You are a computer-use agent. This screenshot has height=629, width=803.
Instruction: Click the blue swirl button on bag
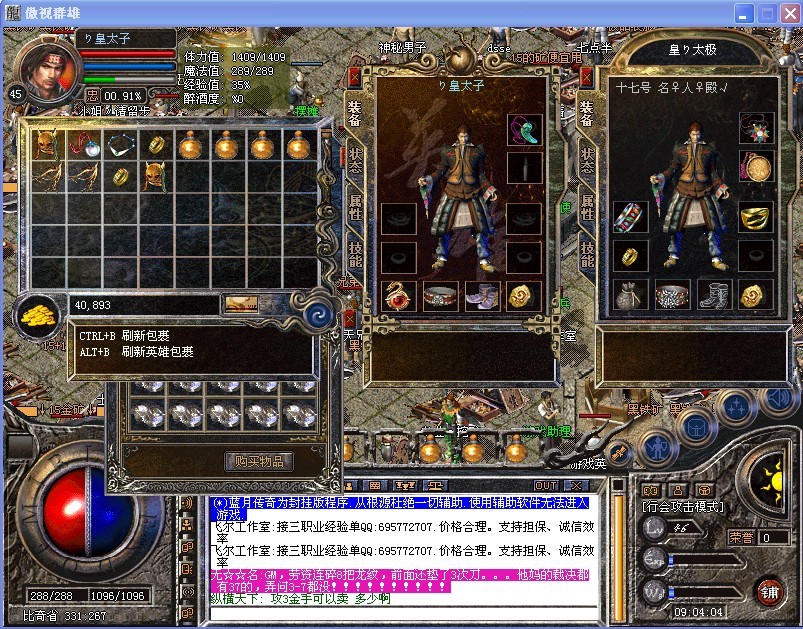point(322,312)
